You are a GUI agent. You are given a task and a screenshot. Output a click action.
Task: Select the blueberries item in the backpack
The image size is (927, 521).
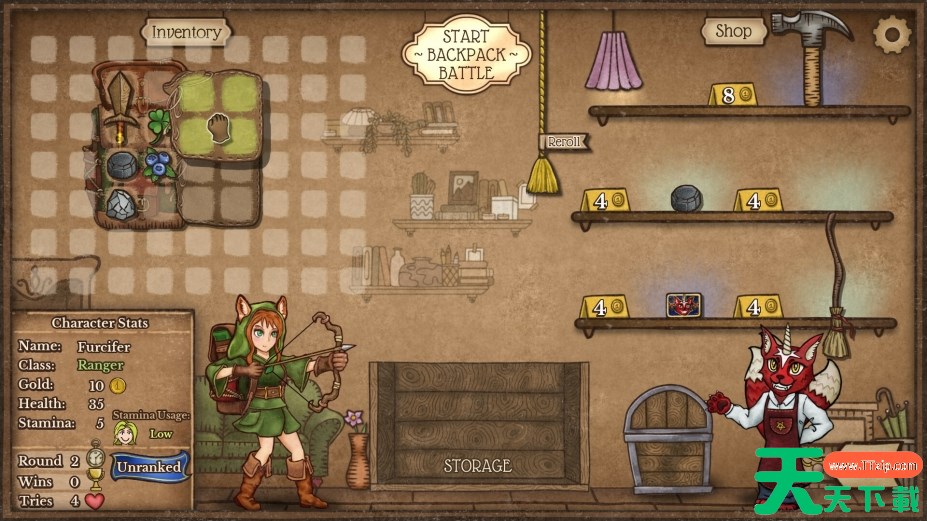pos(155,162)
